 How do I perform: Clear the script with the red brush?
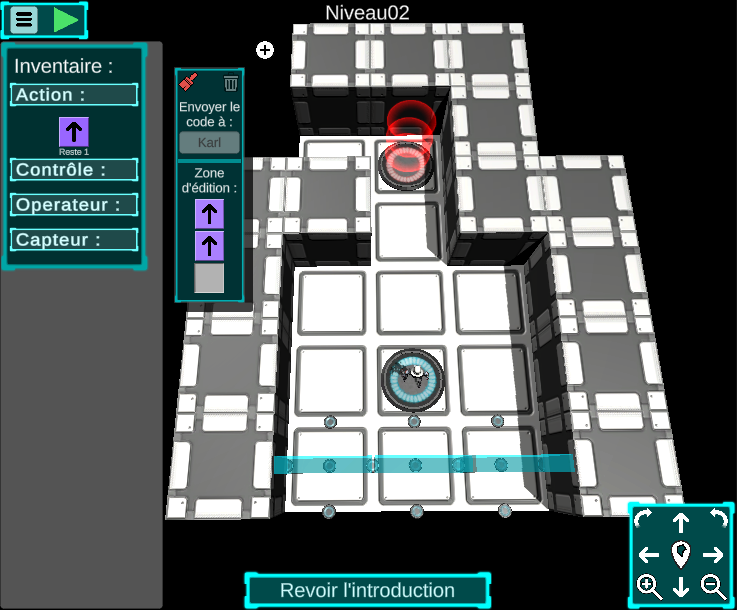tap(188, 83)
